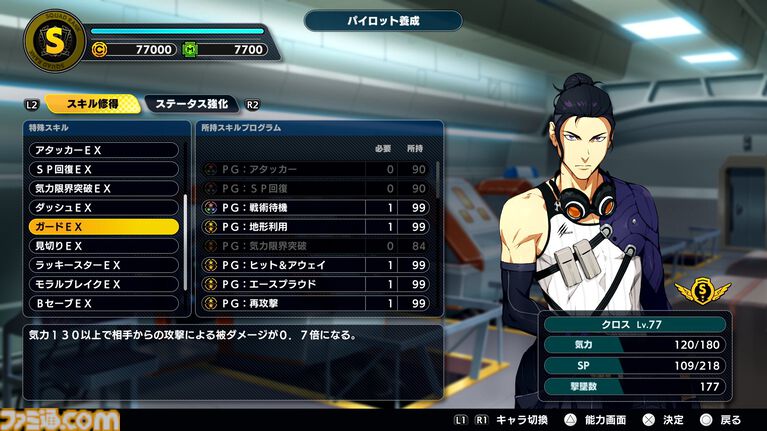Select the PG:地形利用 program
Viewport: 767px width, 431px height.
315,227
